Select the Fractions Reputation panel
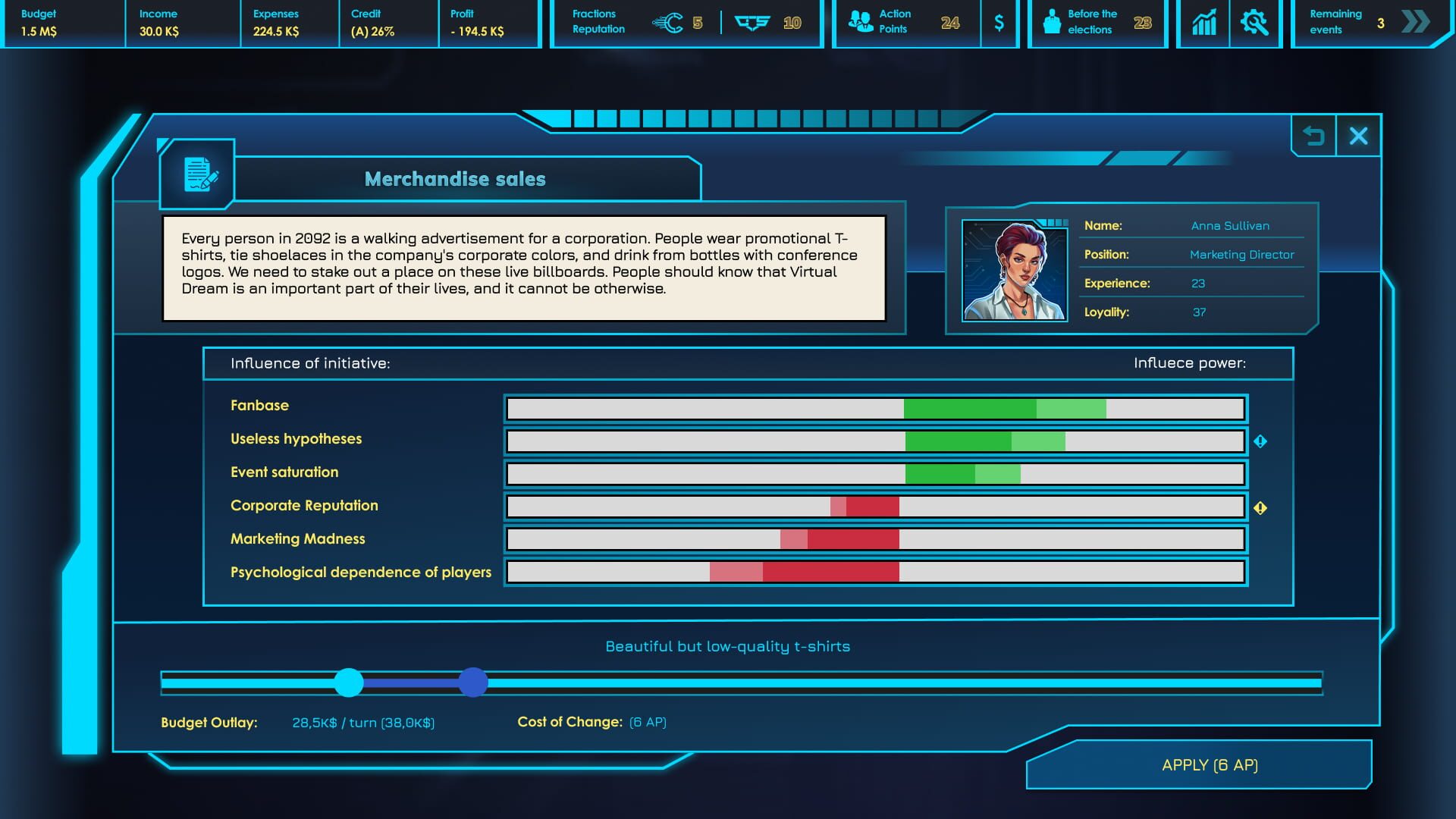Viewport: 1456px width, 819px height. pyautogui.click(x=599, y=21)
